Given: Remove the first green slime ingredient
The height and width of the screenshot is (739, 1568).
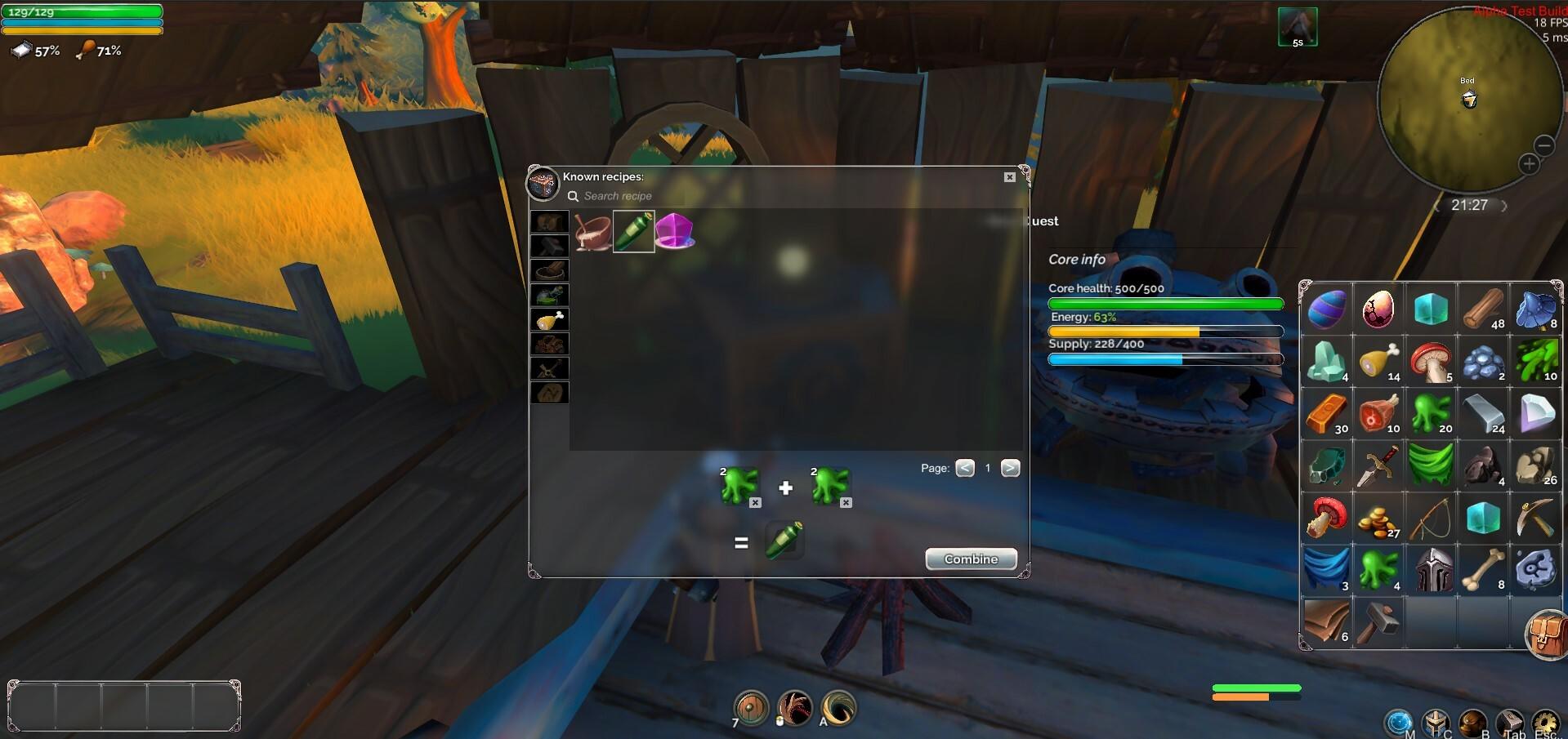Looking at the screenshot, I should point(755,503).
